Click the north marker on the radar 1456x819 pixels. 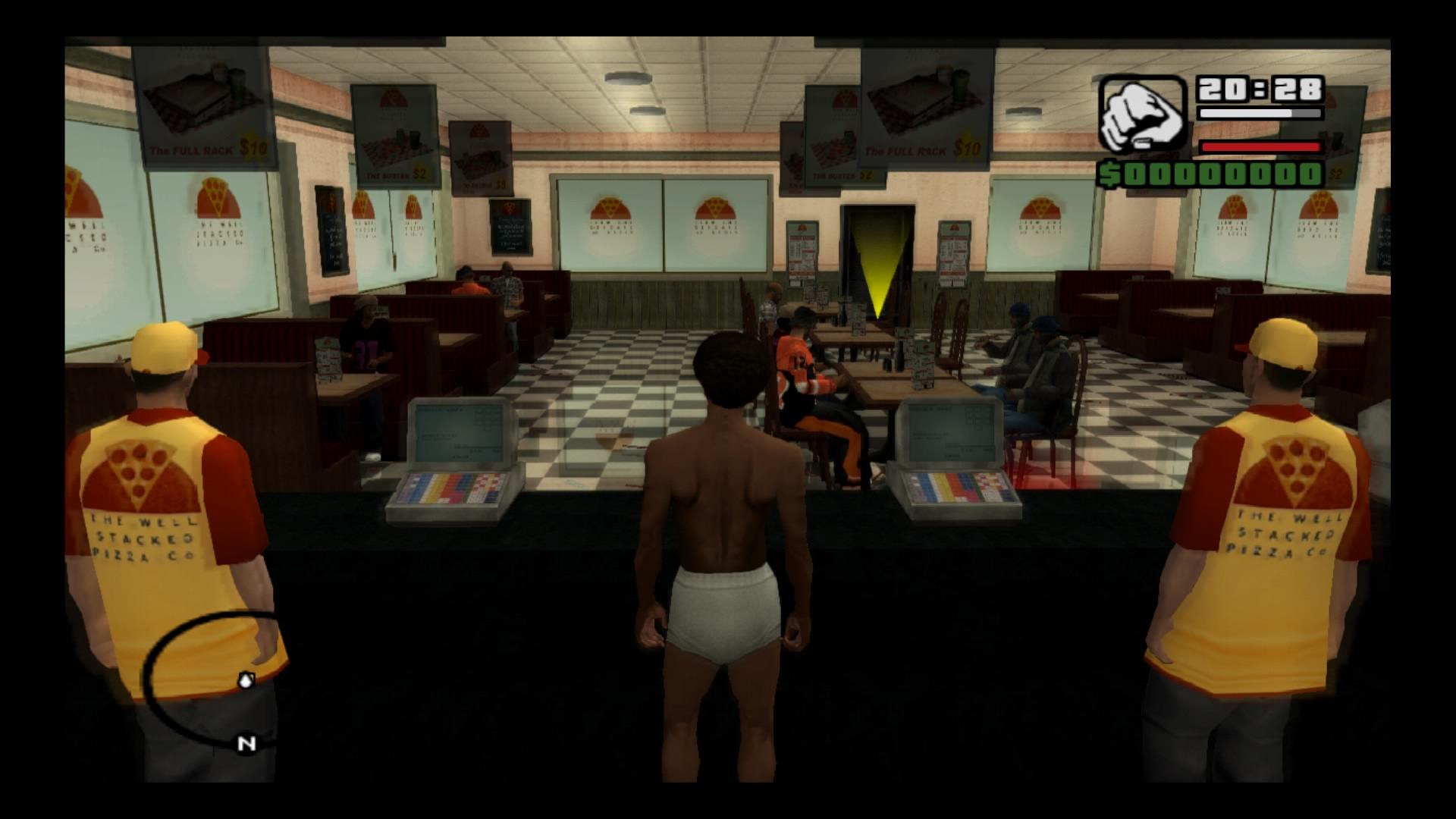(x=246, y=744)
